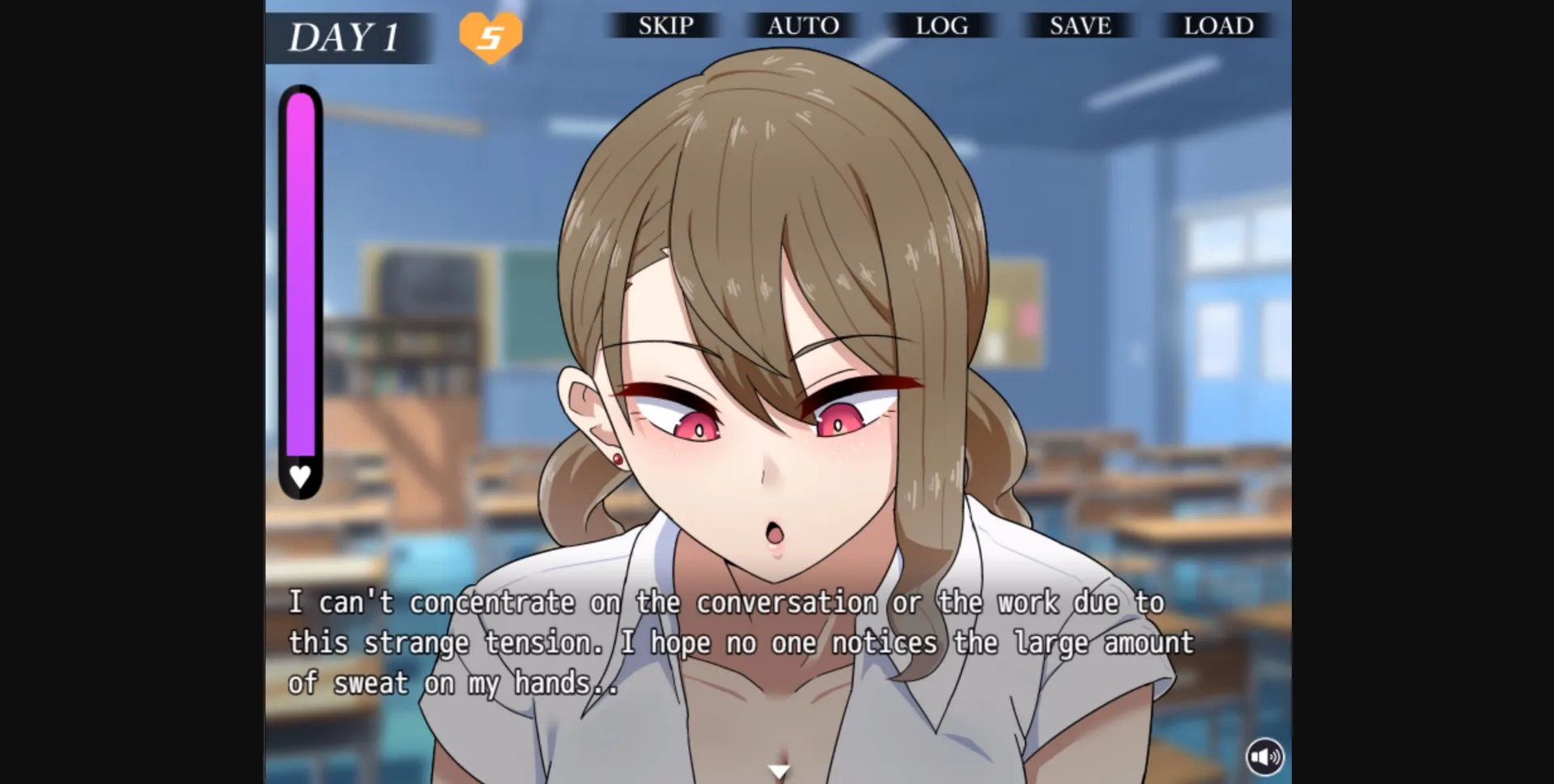Open the LOAD menu

[x=1217, y=26]
